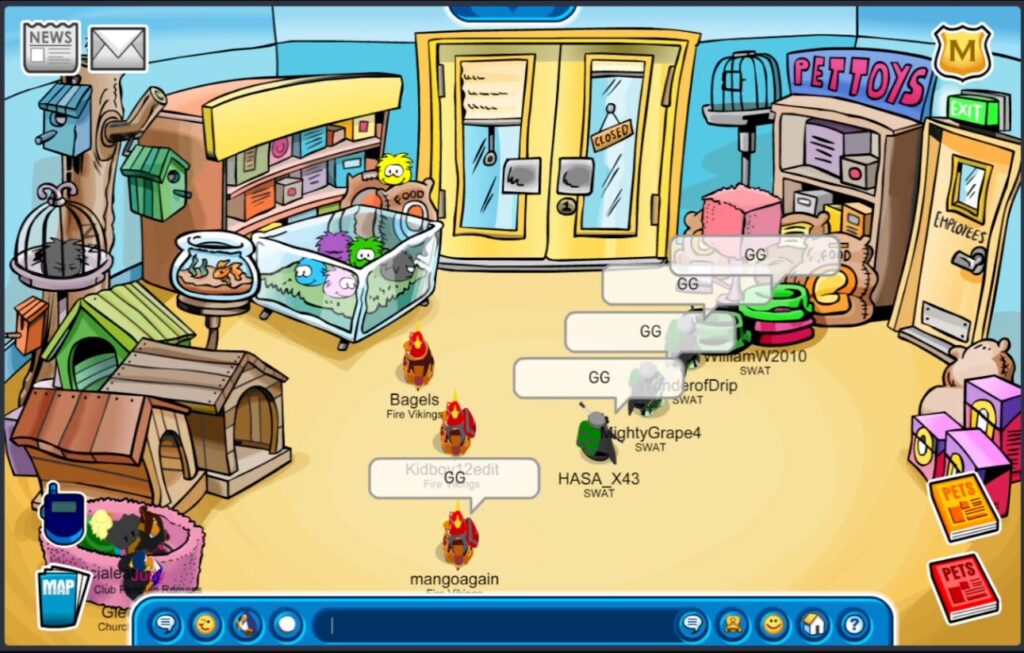Open the winking emote menu
Viewport: 1024px width, 653px height.
click(207, 626)
